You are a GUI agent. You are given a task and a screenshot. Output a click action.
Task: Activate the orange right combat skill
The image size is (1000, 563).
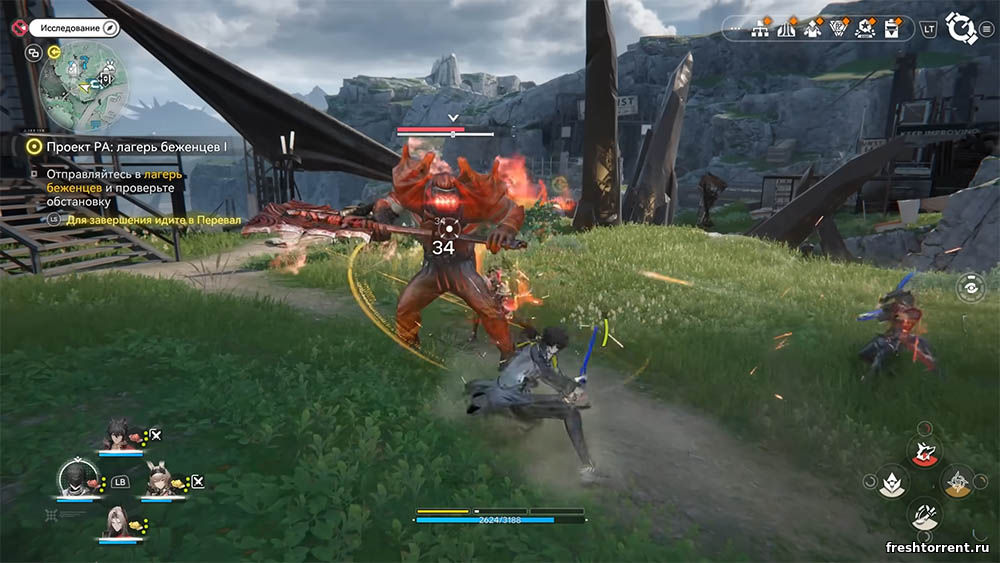[x=958, y=481]
